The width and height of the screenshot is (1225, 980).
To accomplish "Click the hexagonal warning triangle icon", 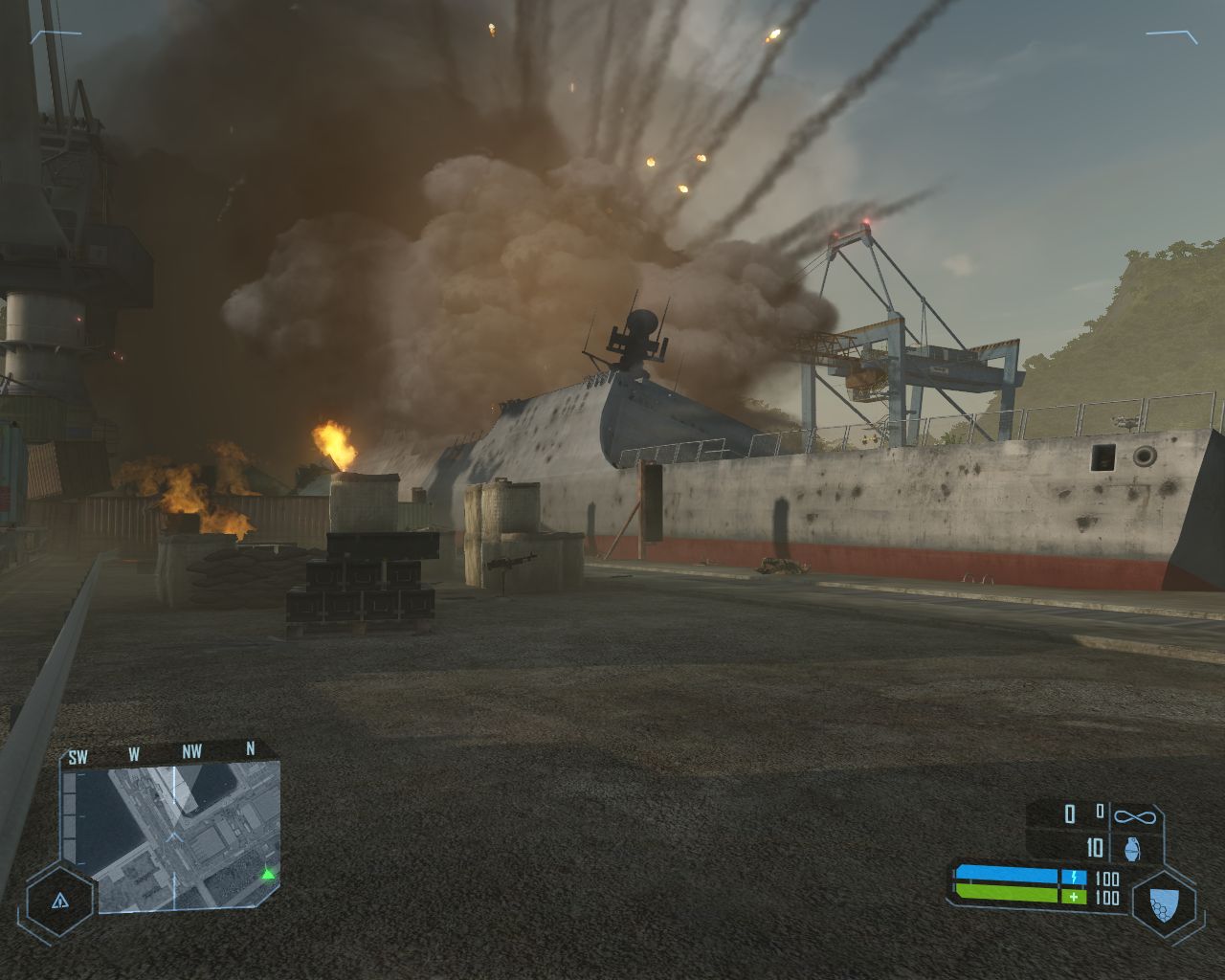I will point(61,901).
